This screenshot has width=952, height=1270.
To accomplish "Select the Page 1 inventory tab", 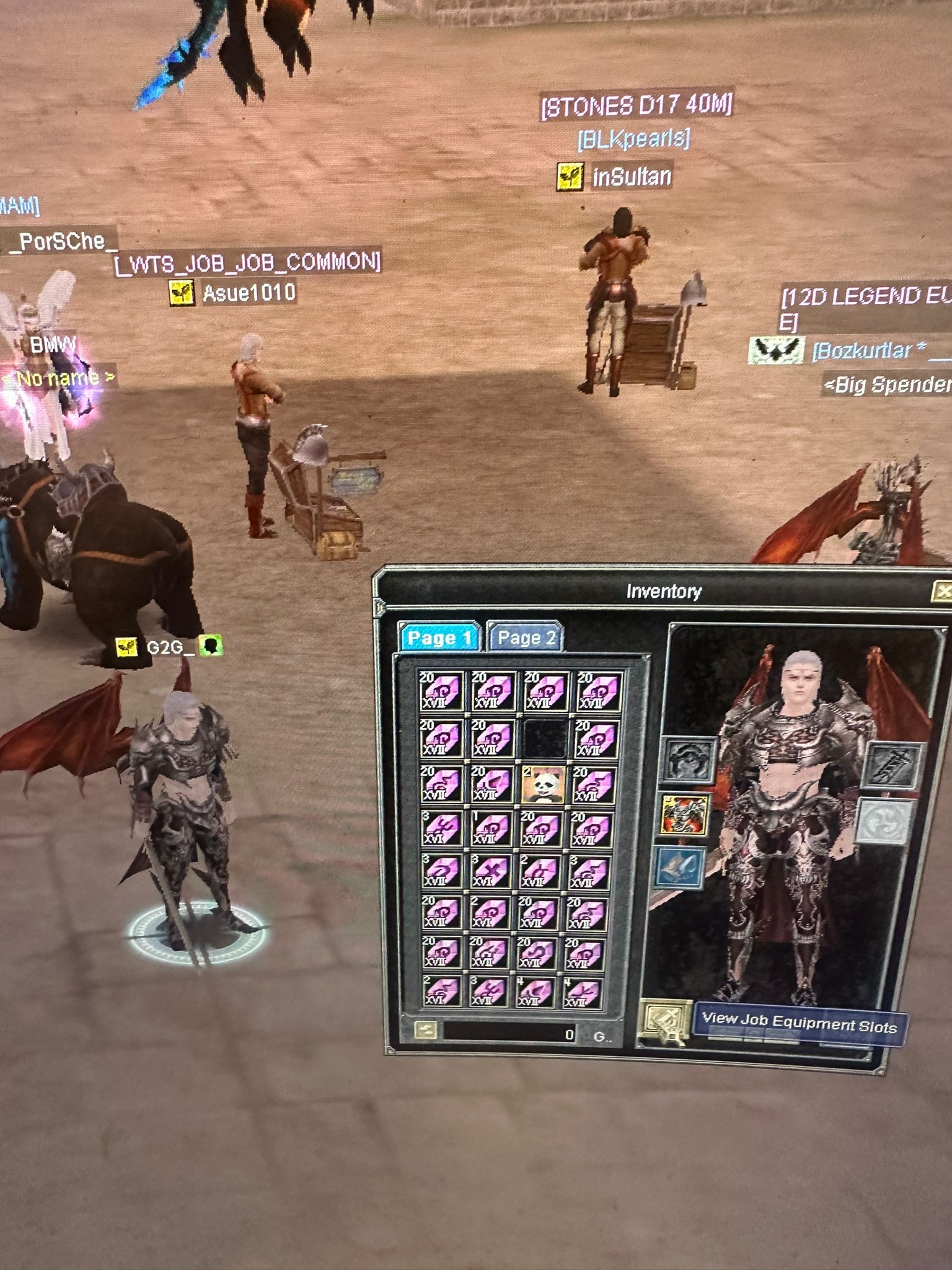I will [439, 637].
